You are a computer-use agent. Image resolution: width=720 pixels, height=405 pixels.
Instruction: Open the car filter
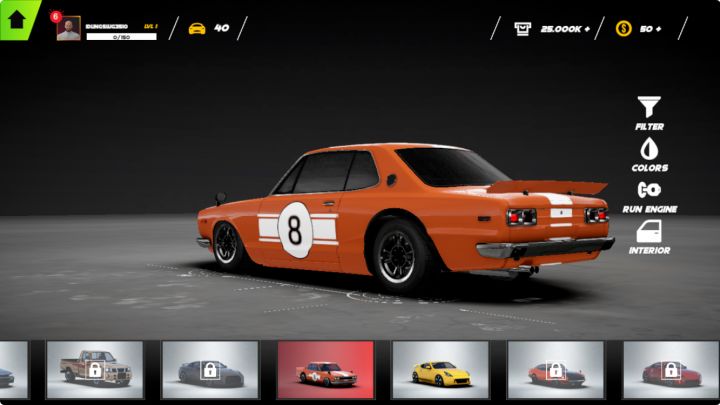pyautogui.click(x=649, y=112)
